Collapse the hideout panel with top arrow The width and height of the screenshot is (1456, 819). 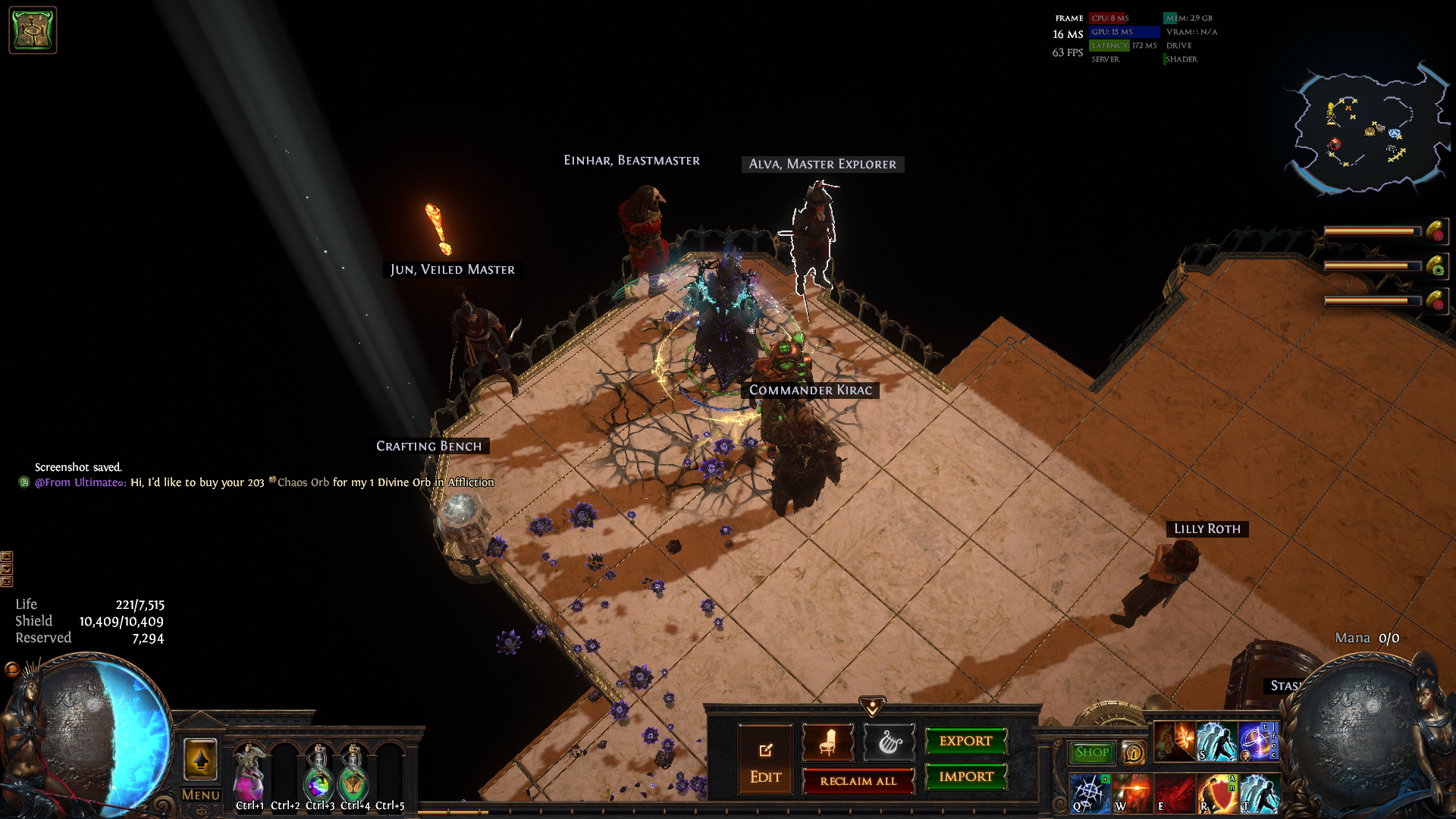[872, 706]
